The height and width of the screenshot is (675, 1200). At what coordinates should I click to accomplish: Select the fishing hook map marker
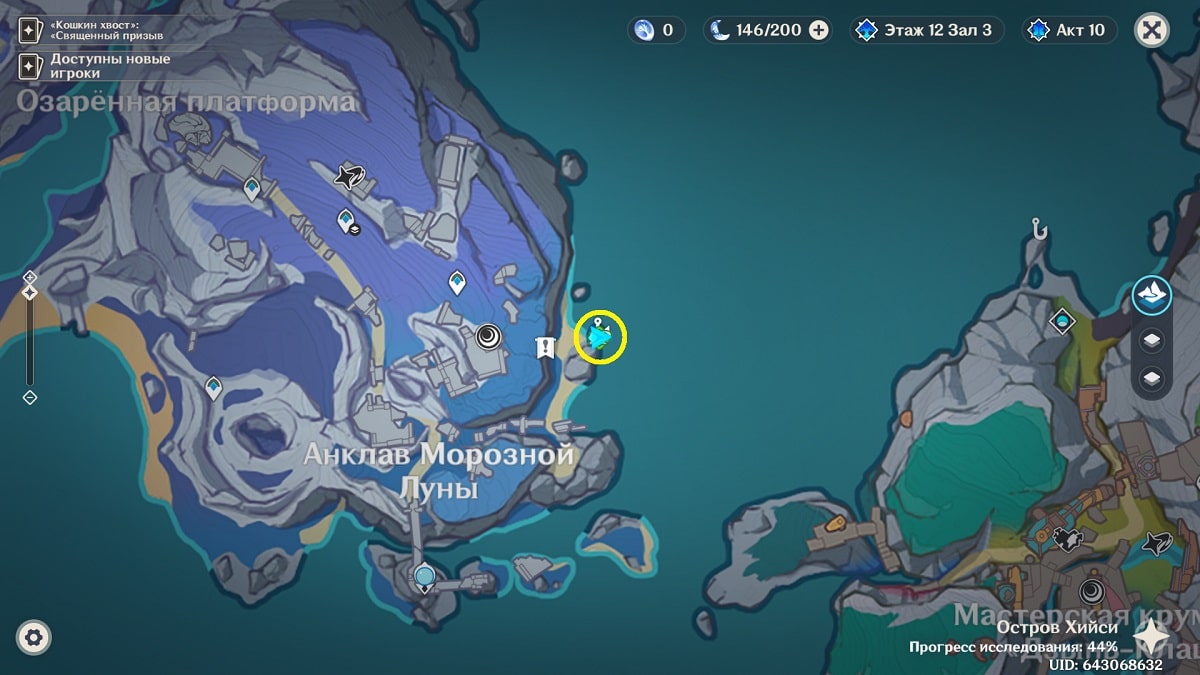pos(1040,230)
